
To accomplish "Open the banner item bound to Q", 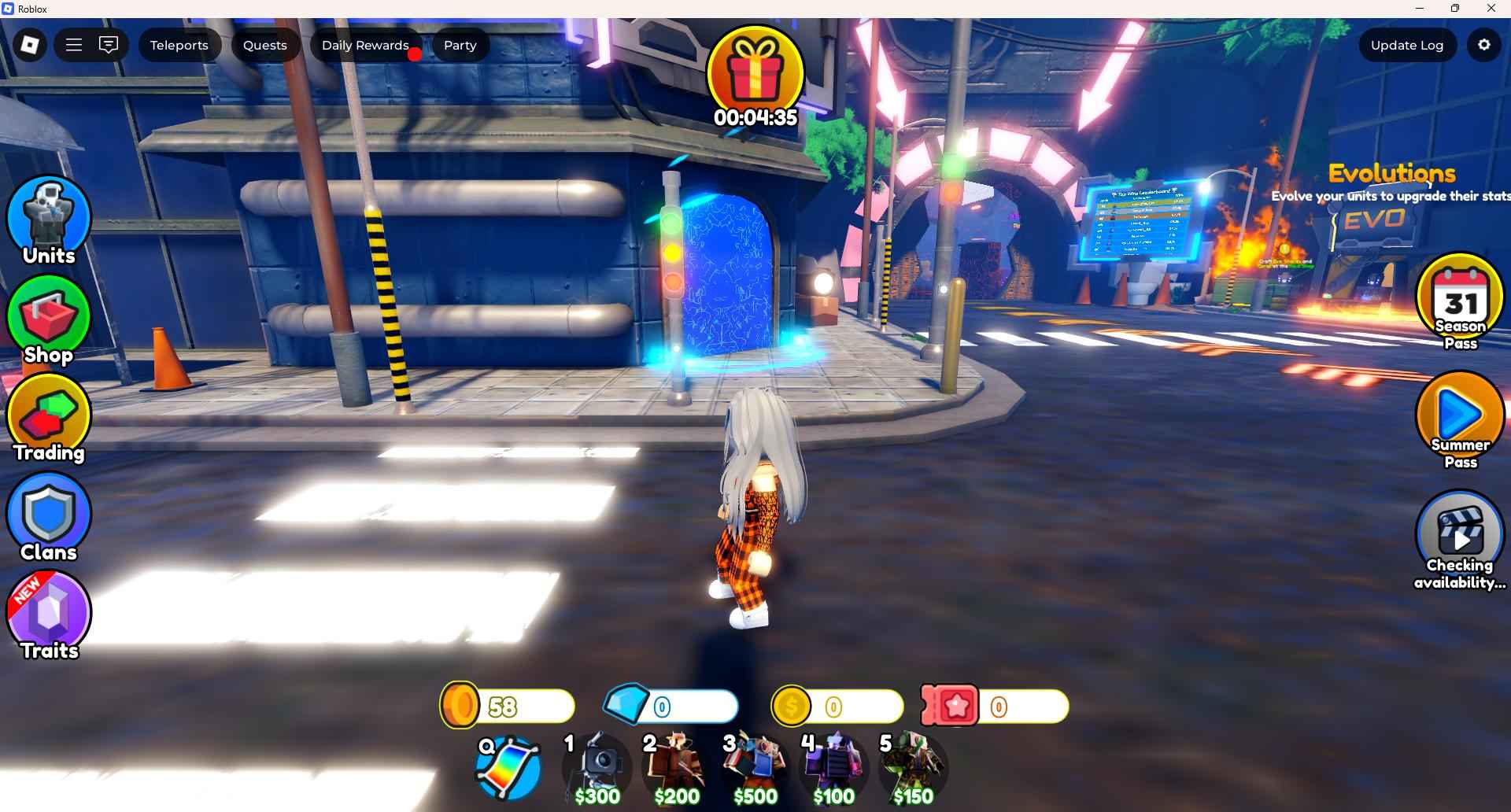I will (506, 762).
